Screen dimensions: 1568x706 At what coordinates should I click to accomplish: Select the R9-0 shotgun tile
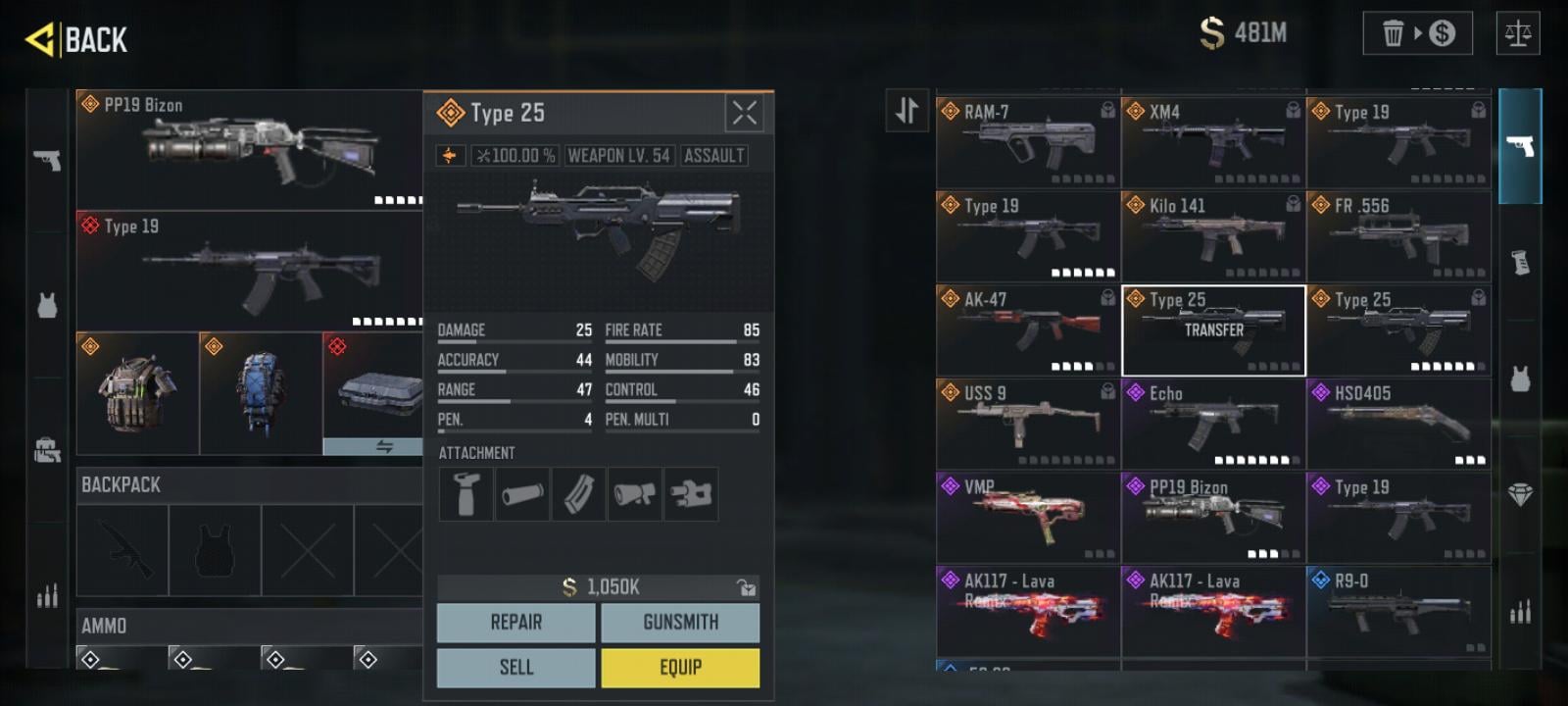1398,612
